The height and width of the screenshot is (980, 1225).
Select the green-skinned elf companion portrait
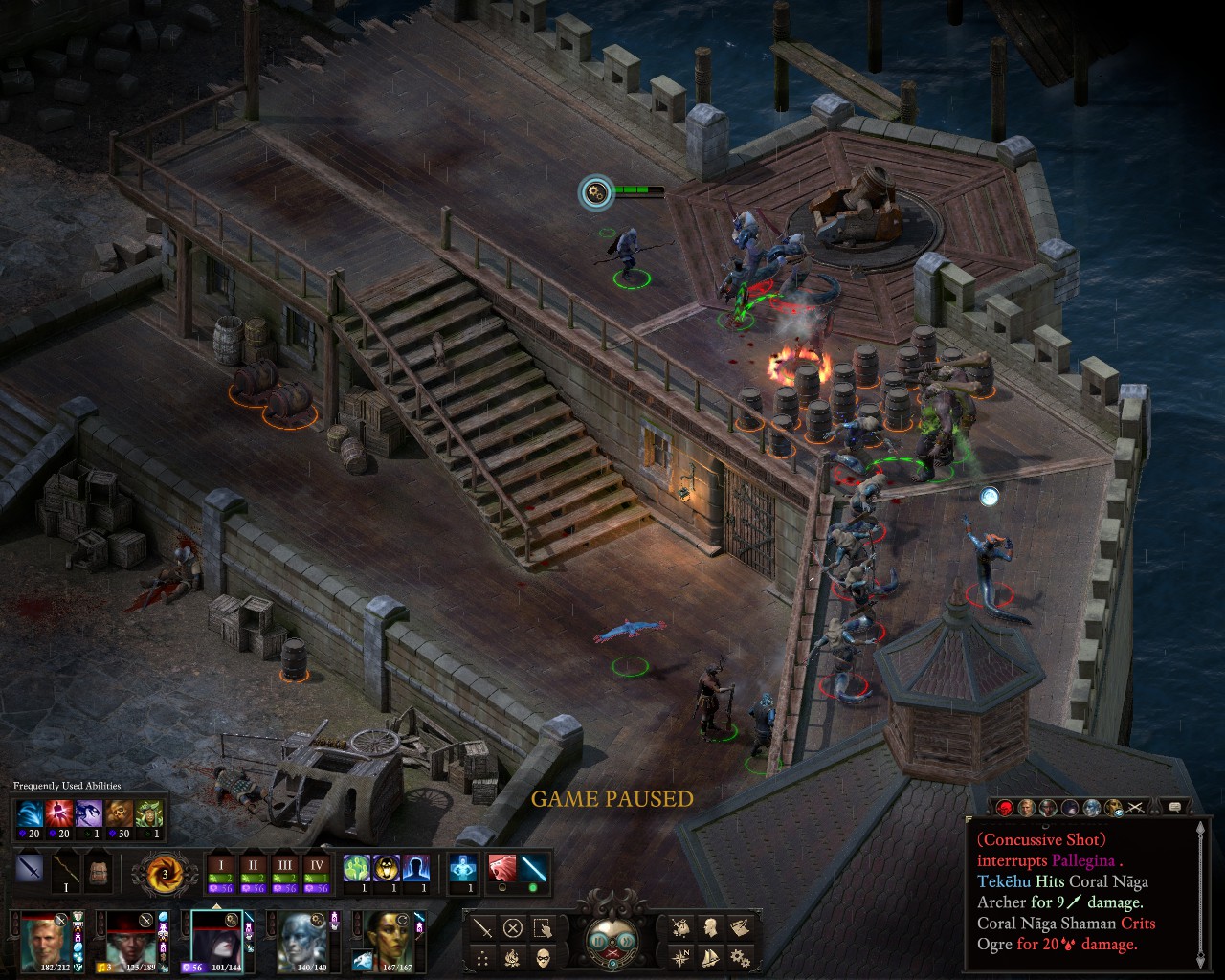pyautogui.click(x=389, y=942)
